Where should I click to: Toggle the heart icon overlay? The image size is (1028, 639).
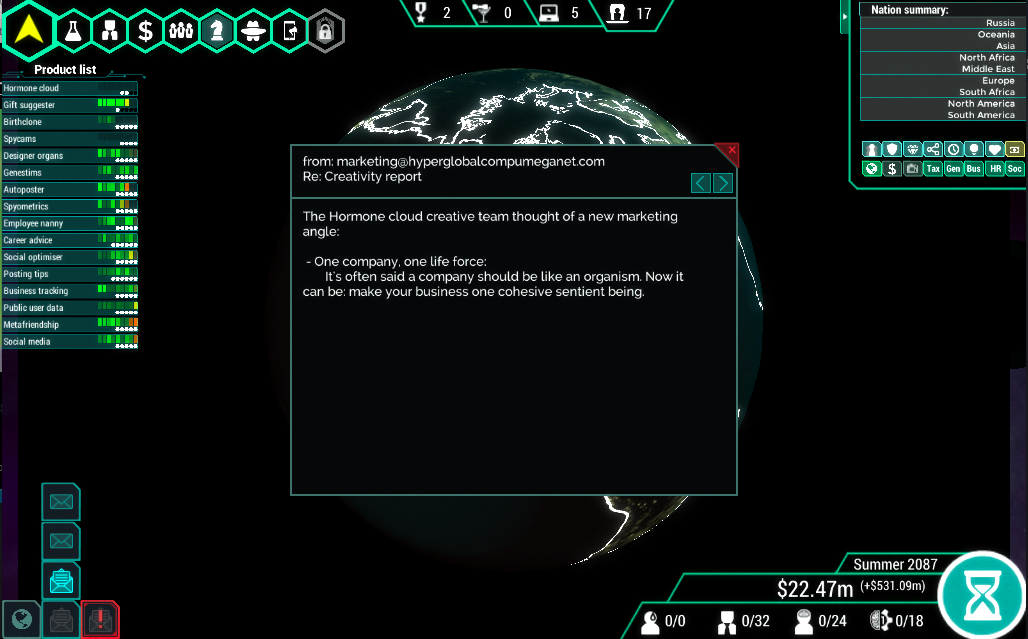coord(994,149)
